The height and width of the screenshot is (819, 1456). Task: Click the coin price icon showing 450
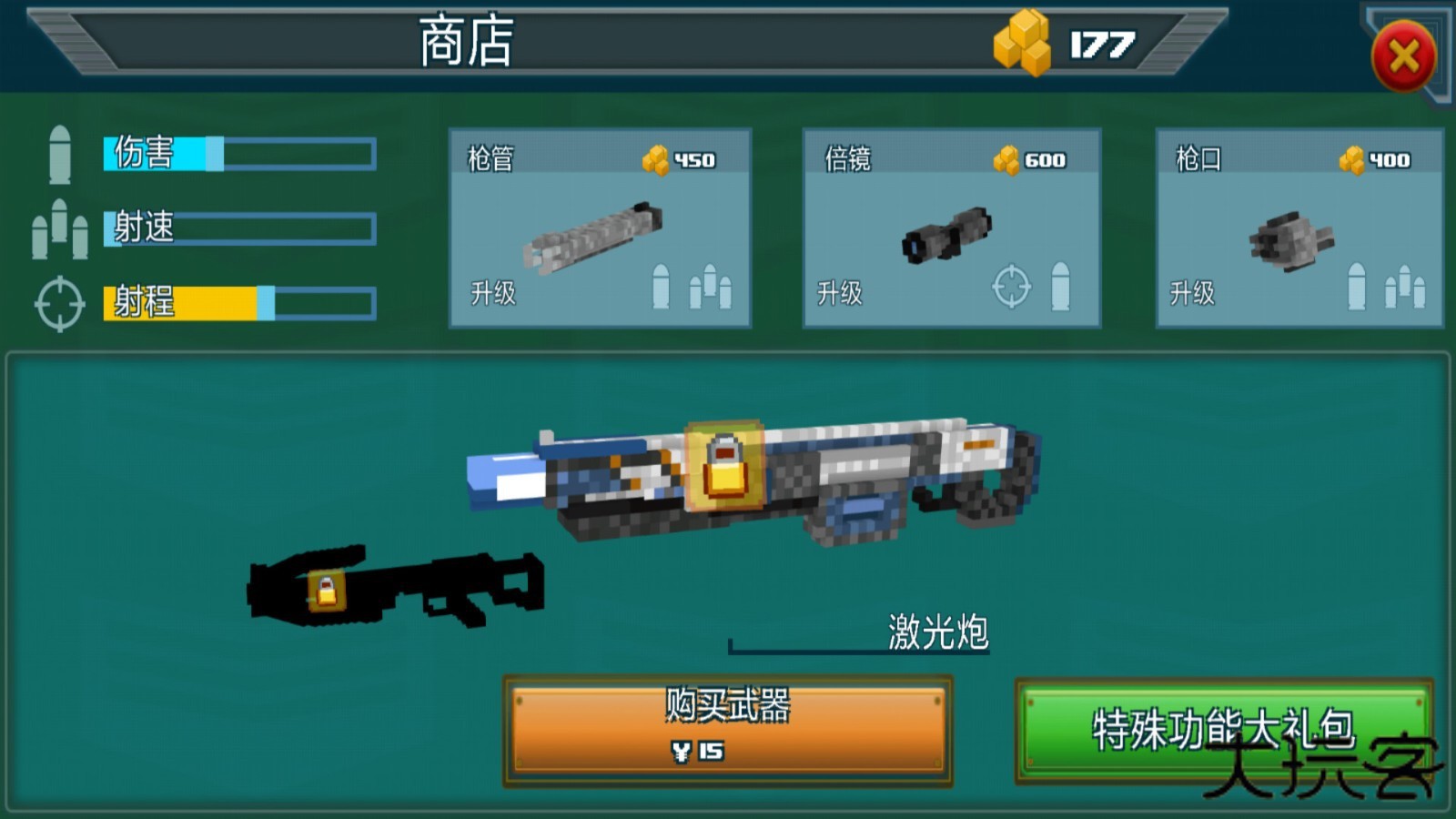click(x=657, y=159)
